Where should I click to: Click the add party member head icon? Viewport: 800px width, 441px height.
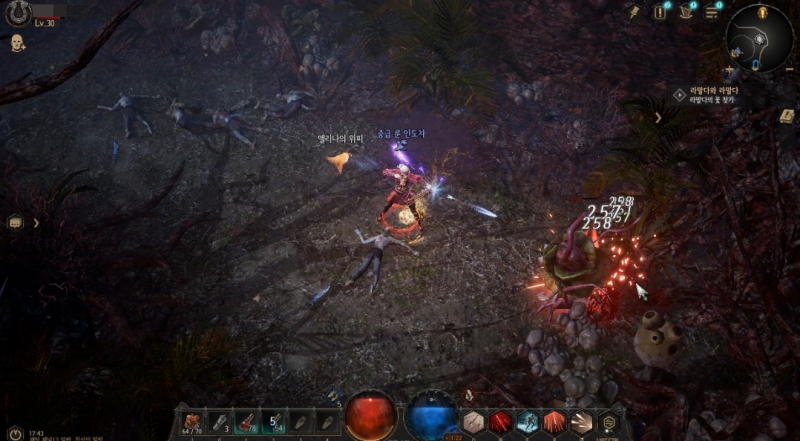pos(17,43)
